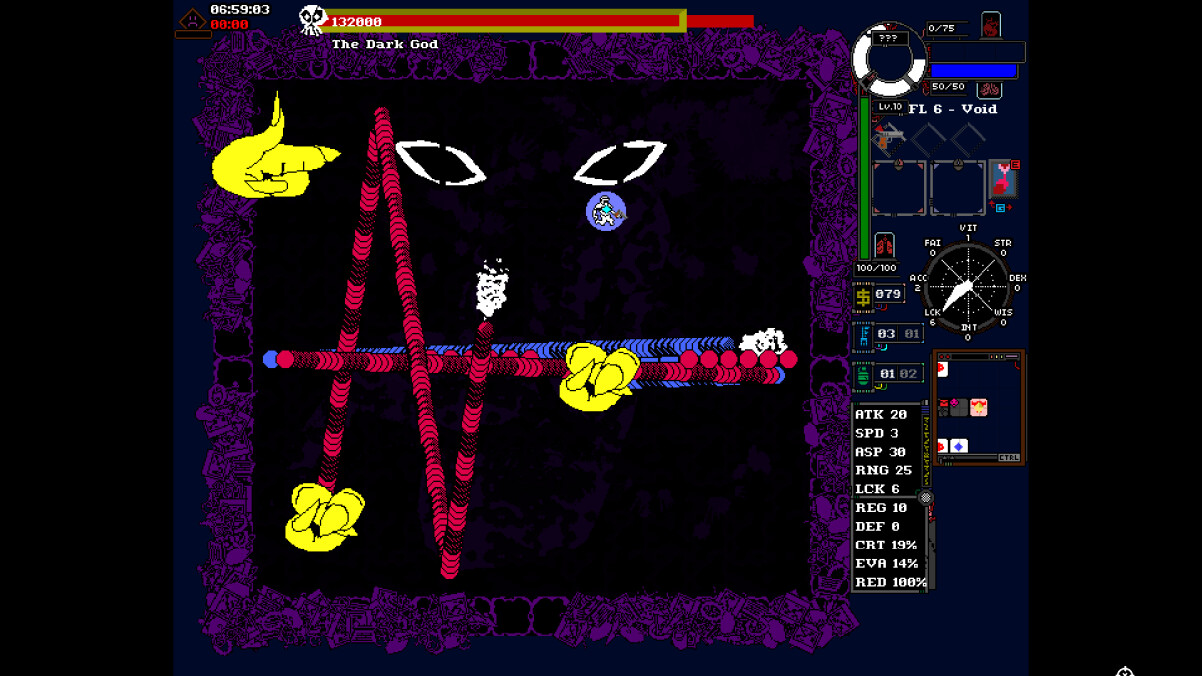
Task: Select the red lungs organ icon
Action: pos(884,245)
